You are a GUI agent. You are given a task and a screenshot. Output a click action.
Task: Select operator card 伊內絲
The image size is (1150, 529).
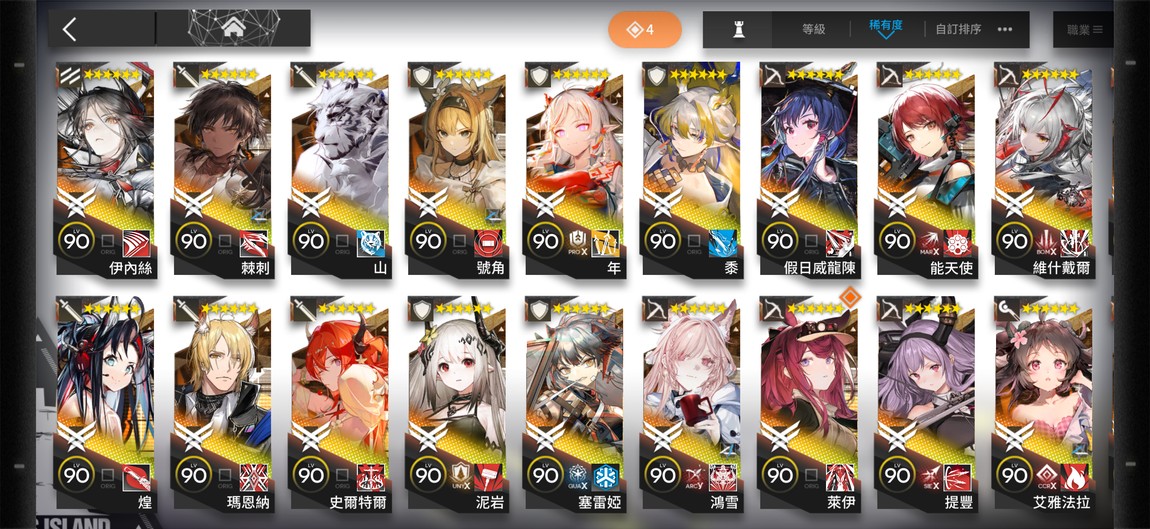coord(105,167)
